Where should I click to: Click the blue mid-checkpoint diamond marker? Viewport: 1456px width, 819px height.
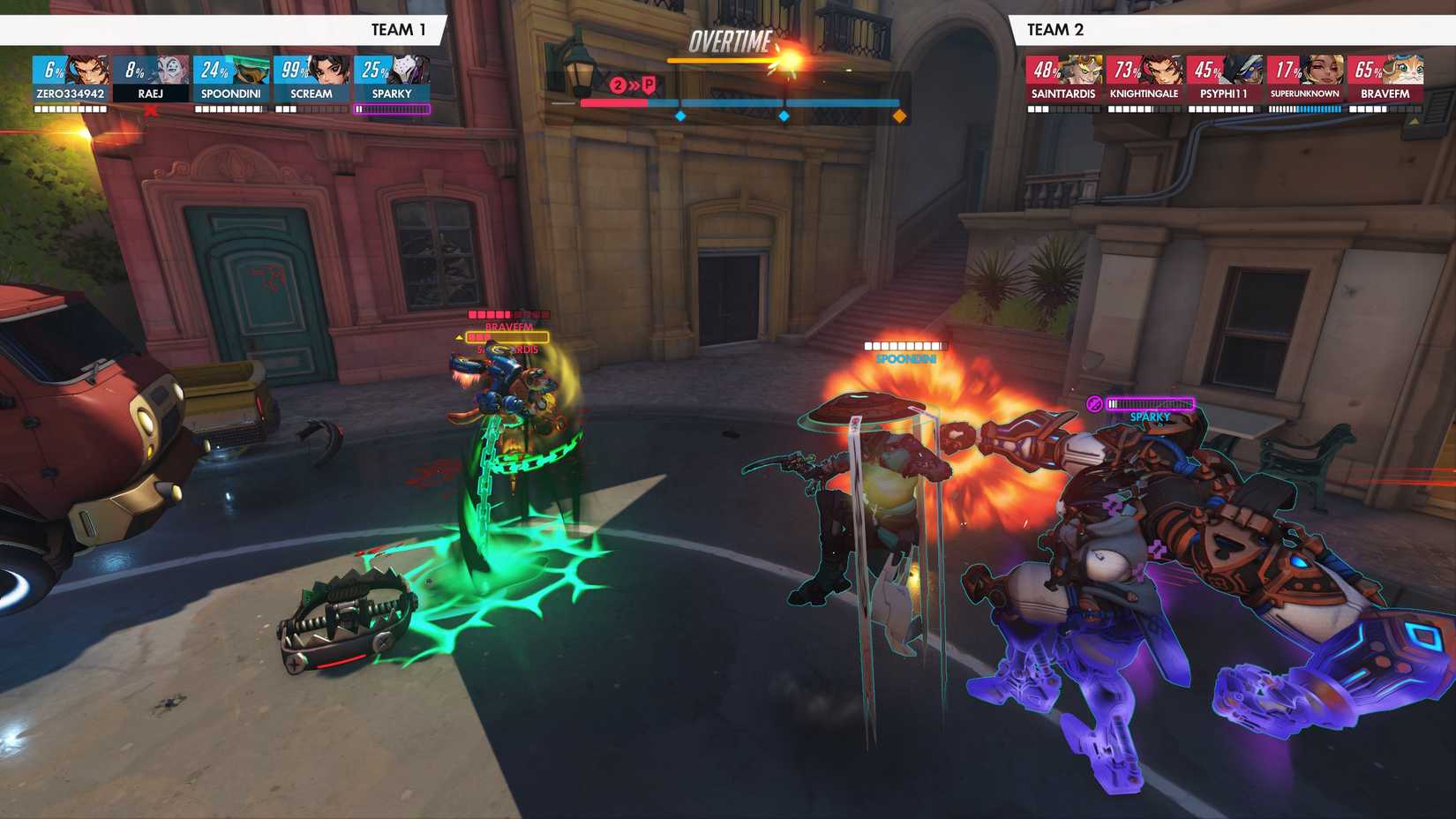pos(784,116)
